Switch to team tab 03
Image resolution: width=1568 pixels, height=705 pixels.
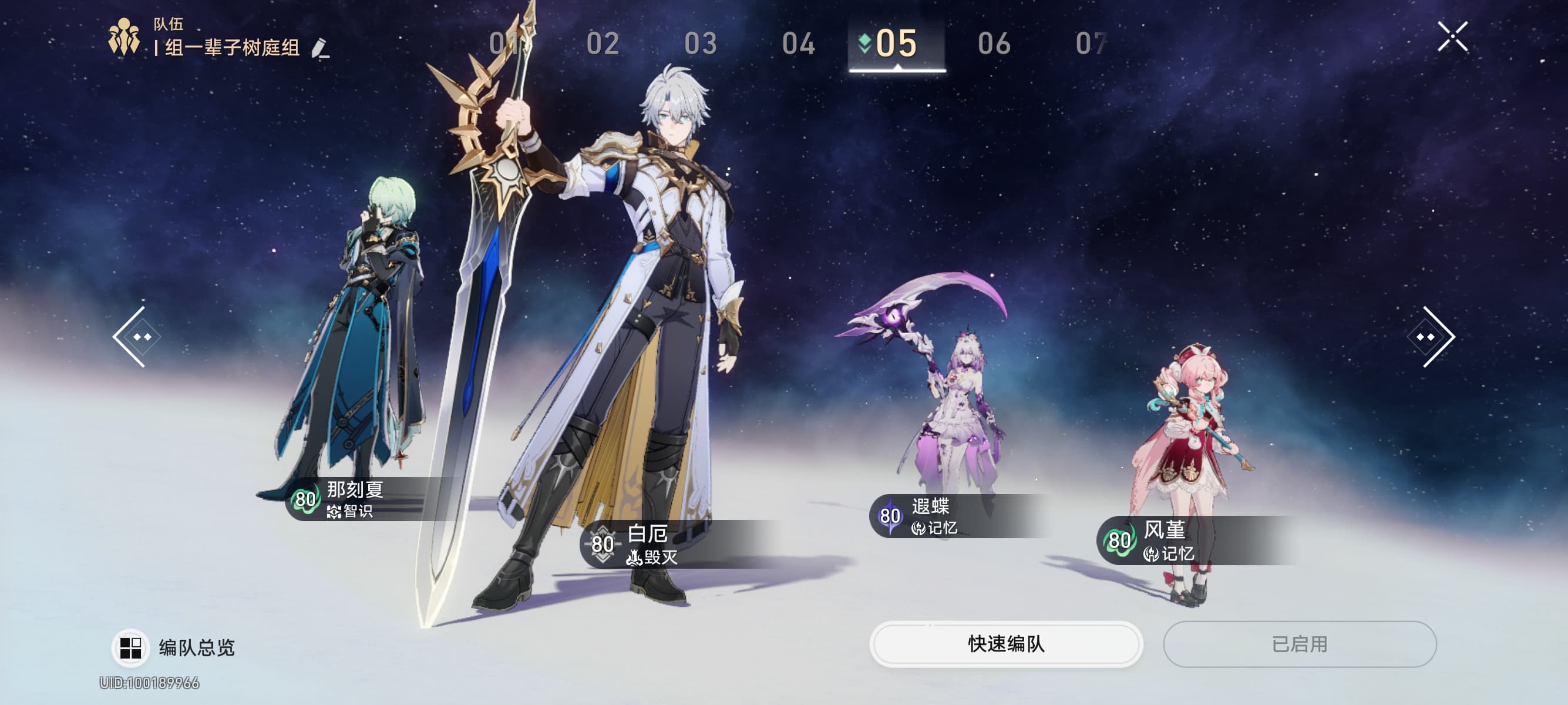click(701, 44)
